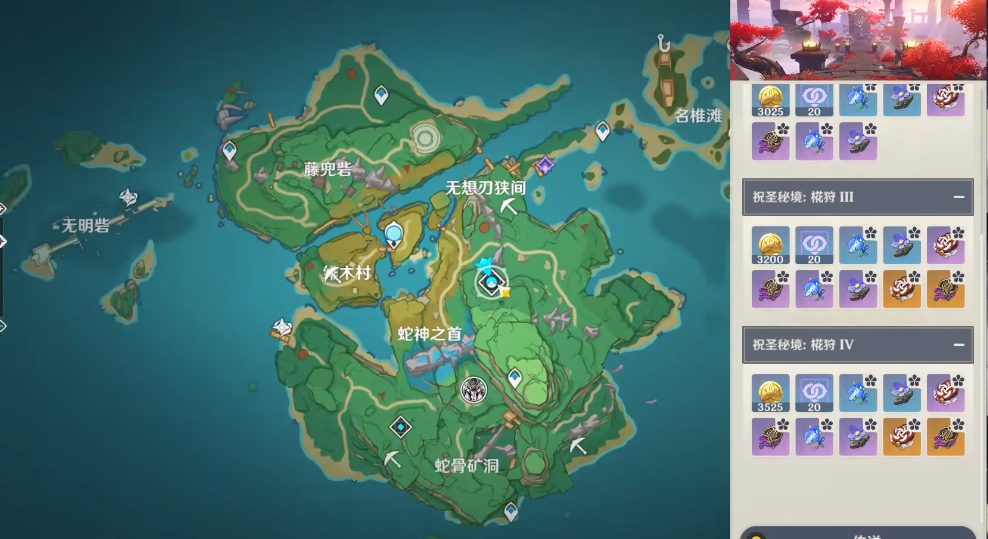Viewport: 988px width, 539px height.
Task: Select the pickaxe marker under 无想刃狭间 label
Action: 509,206
